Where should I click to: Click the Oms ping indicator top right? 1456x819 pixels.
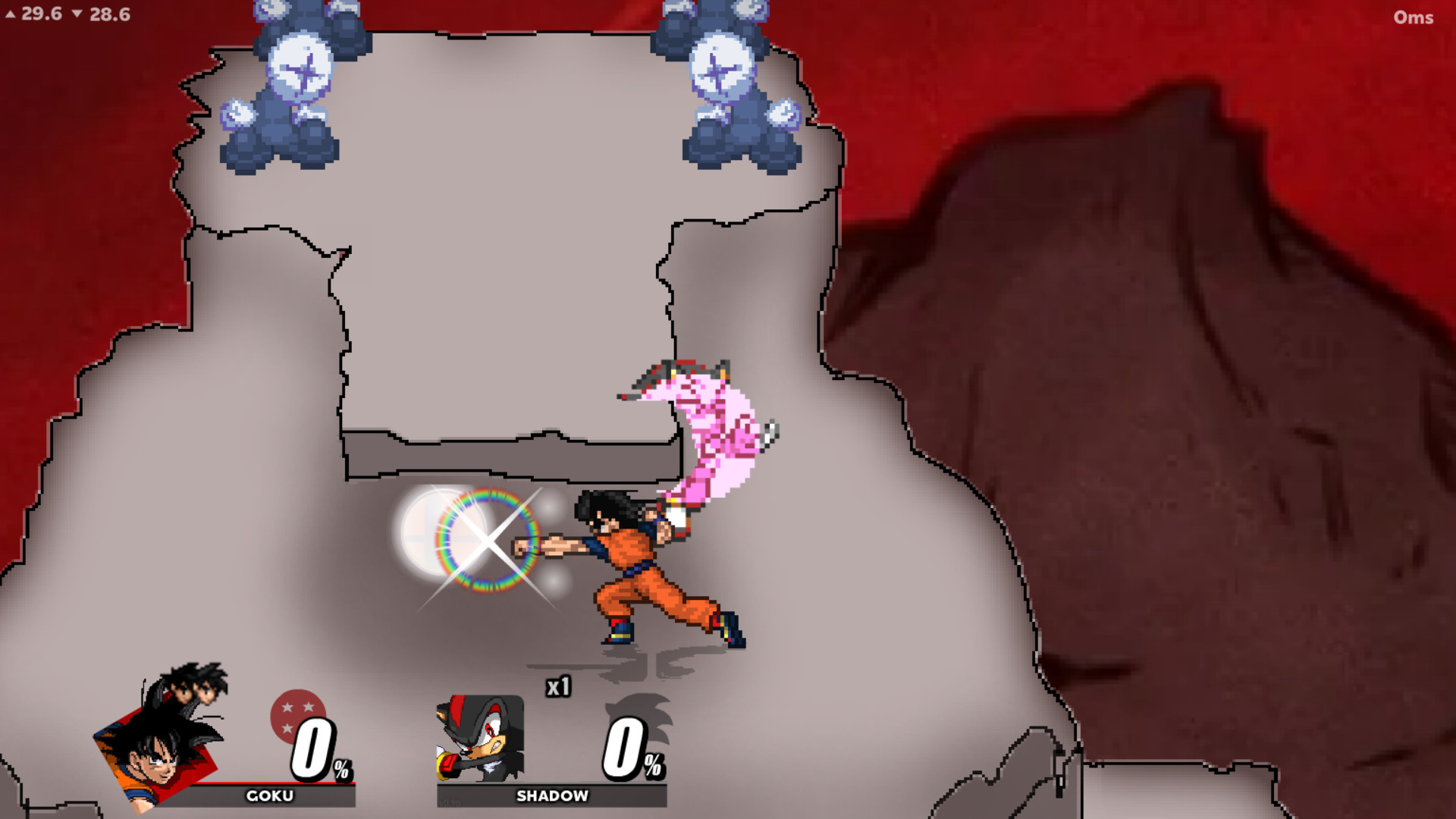point(1414,17)
